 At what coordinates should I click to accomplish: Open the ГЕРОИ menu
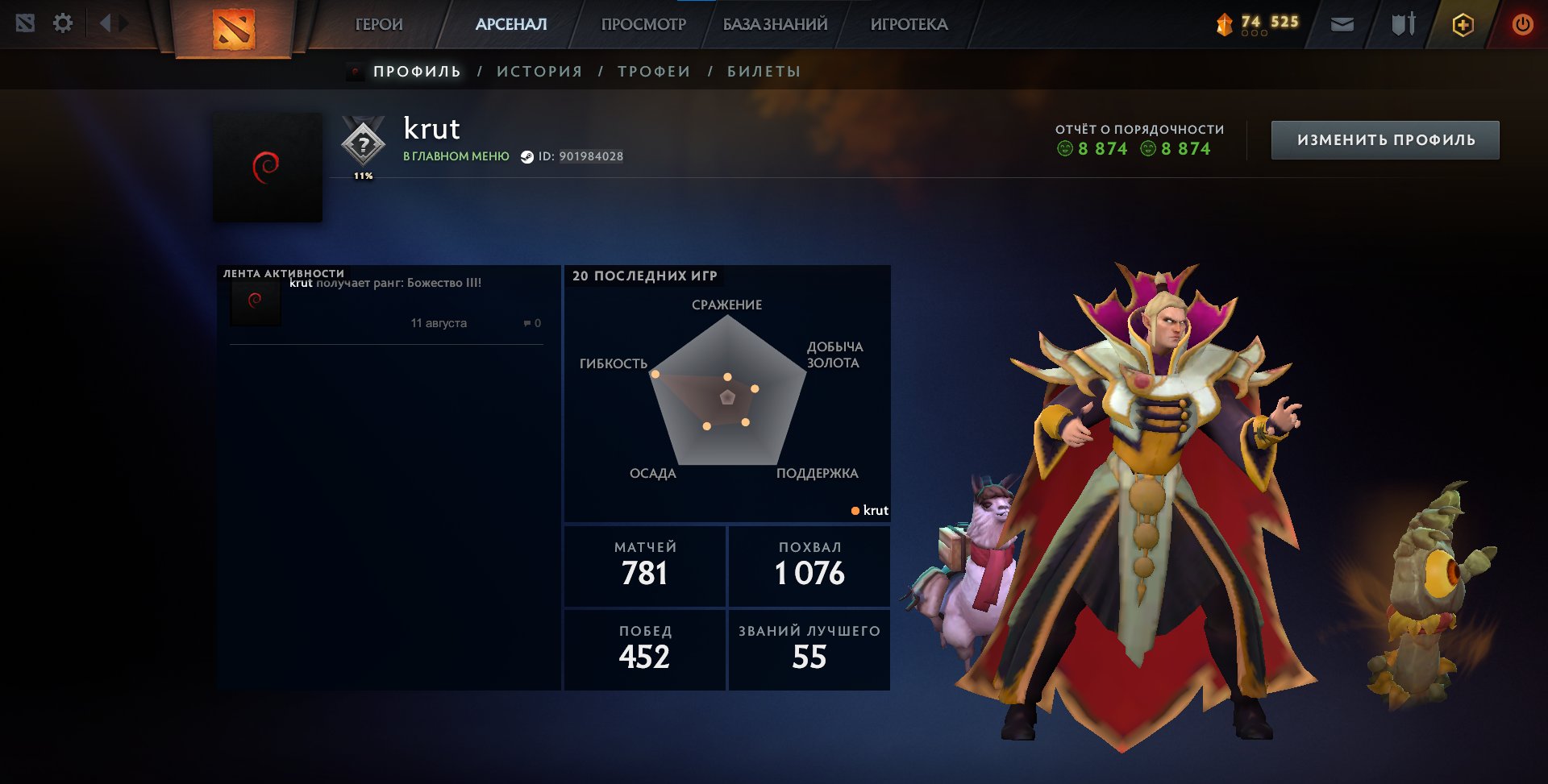[379, 25]
